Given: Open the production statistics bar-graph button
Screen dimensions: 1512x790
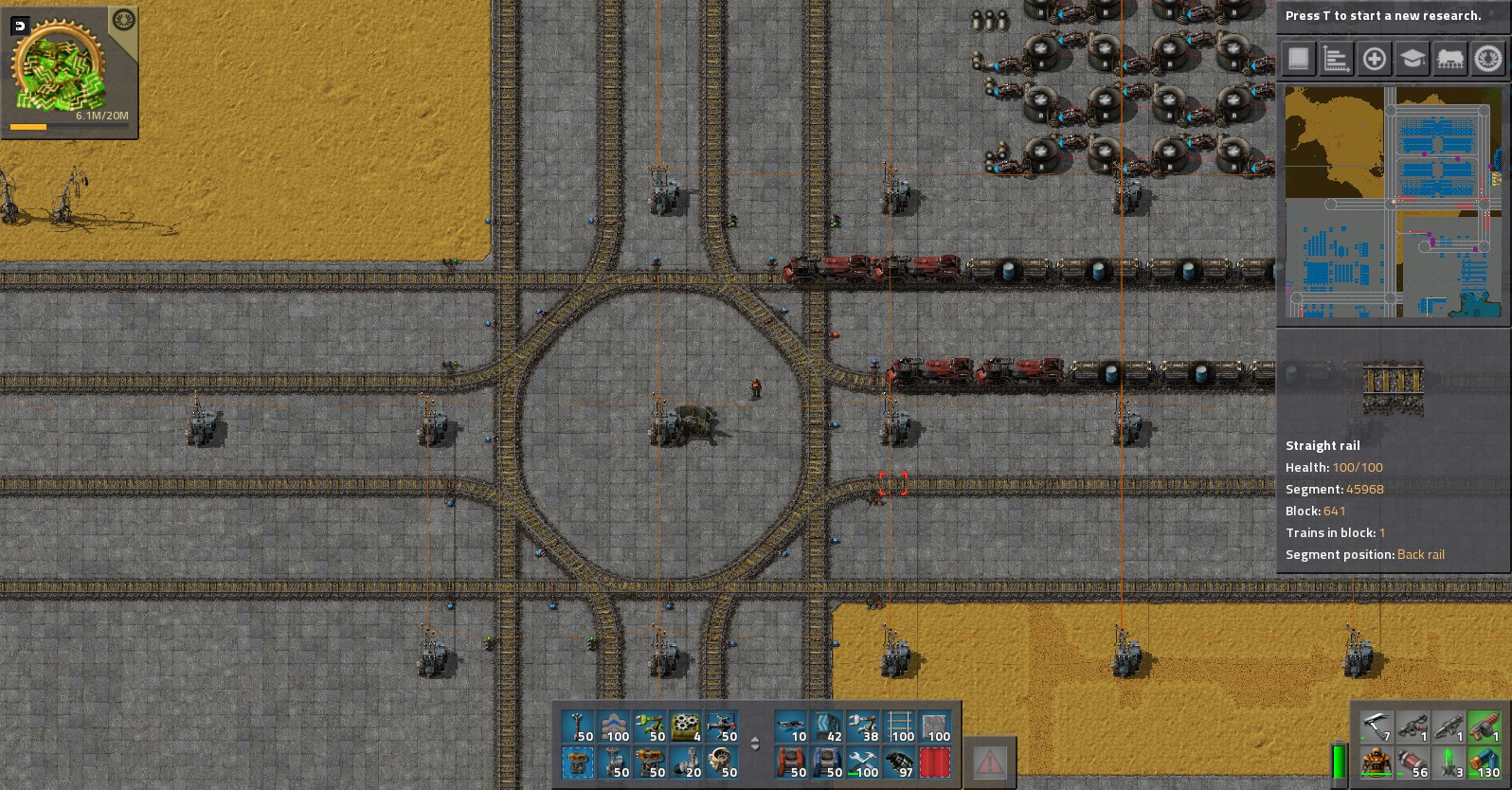Looking at the screenshot, I should [x=1336, y=59].
